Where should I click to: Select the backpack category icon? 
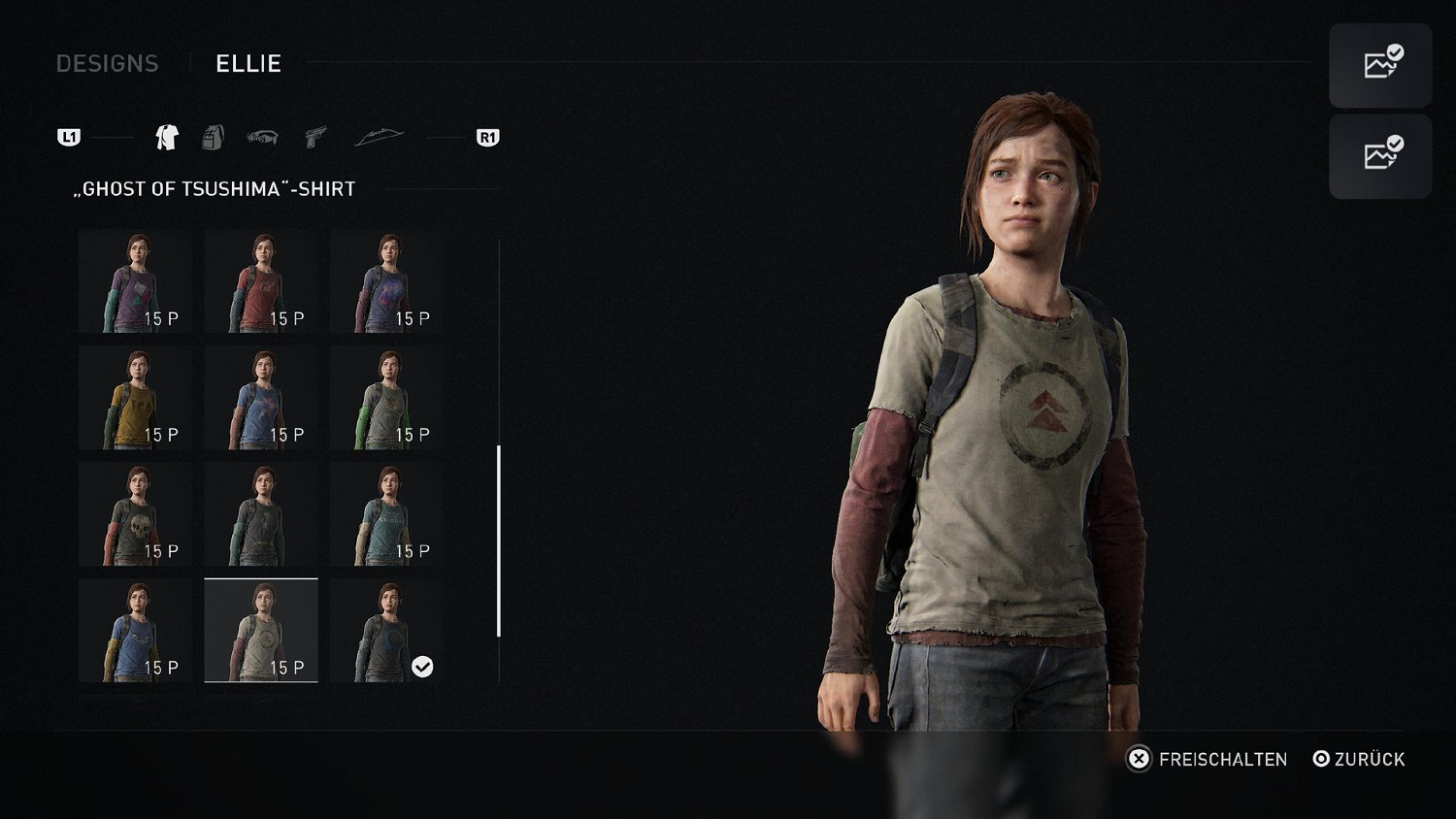[213, 137]
